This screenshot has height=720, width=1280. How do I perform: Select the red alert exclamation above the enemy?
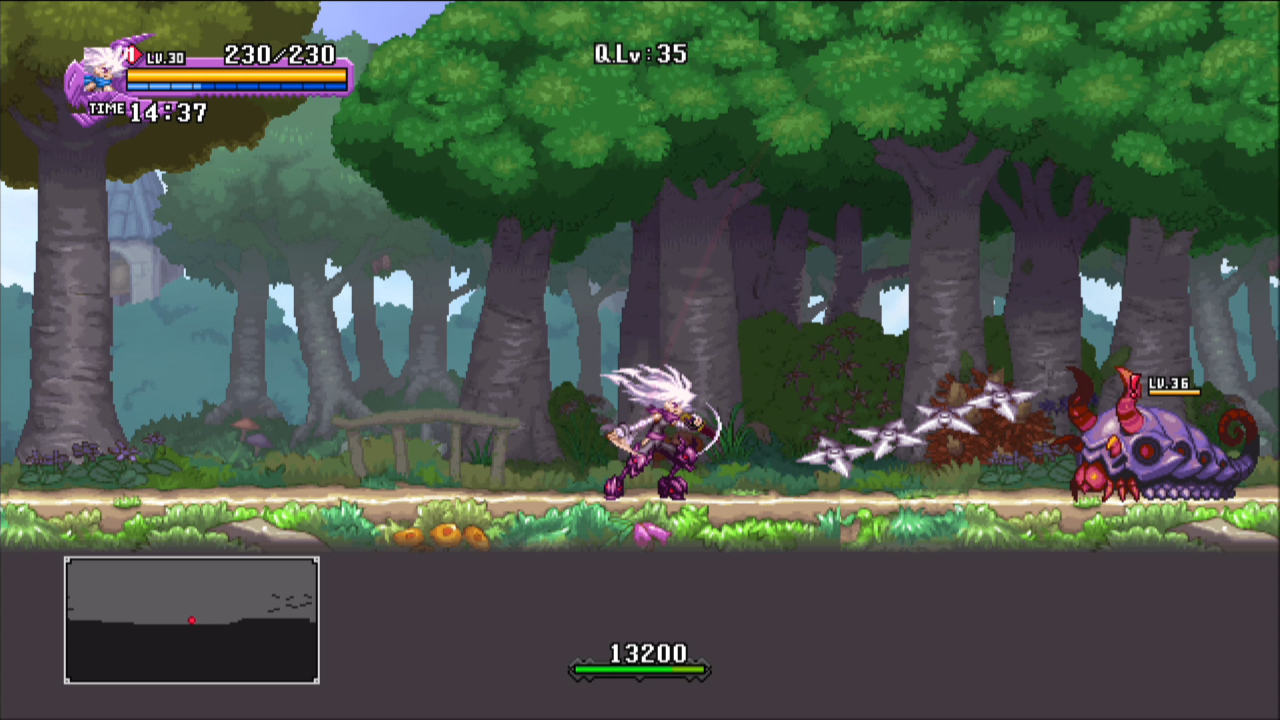[x=1134, y=386]
